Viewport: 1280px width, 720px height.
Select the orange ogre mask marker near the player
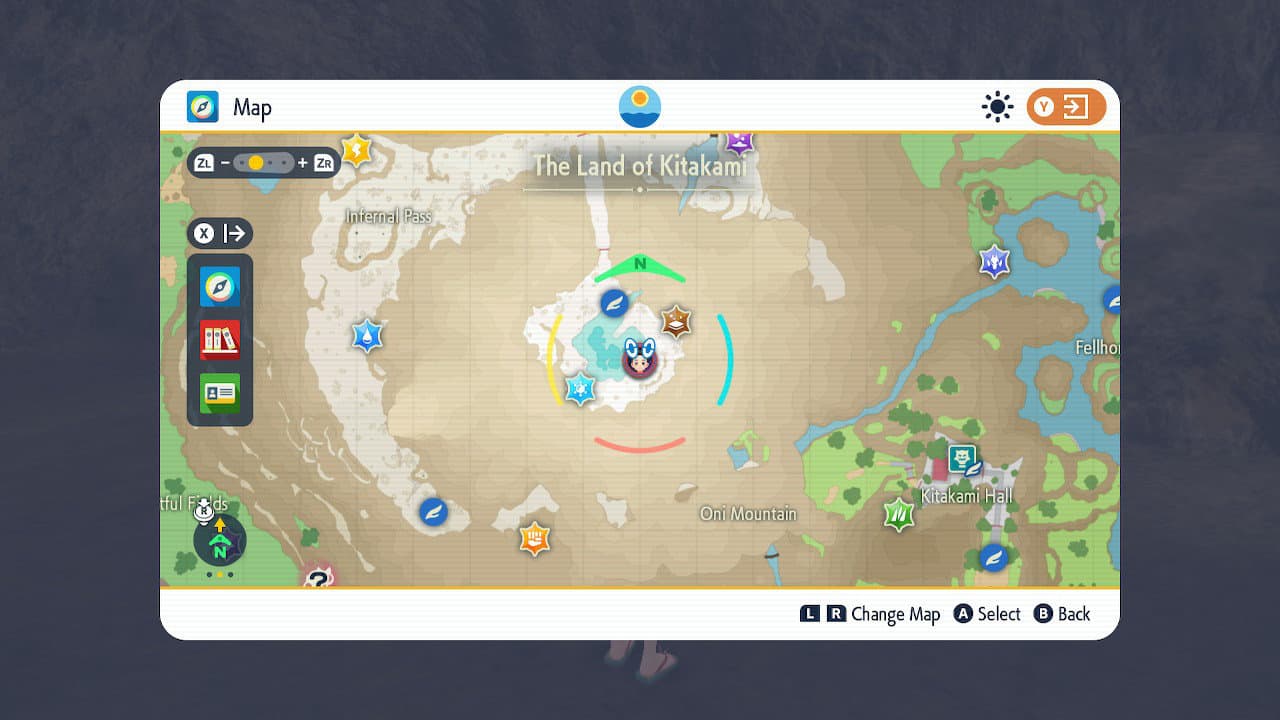pyautogui.click(x=675, y=323)
